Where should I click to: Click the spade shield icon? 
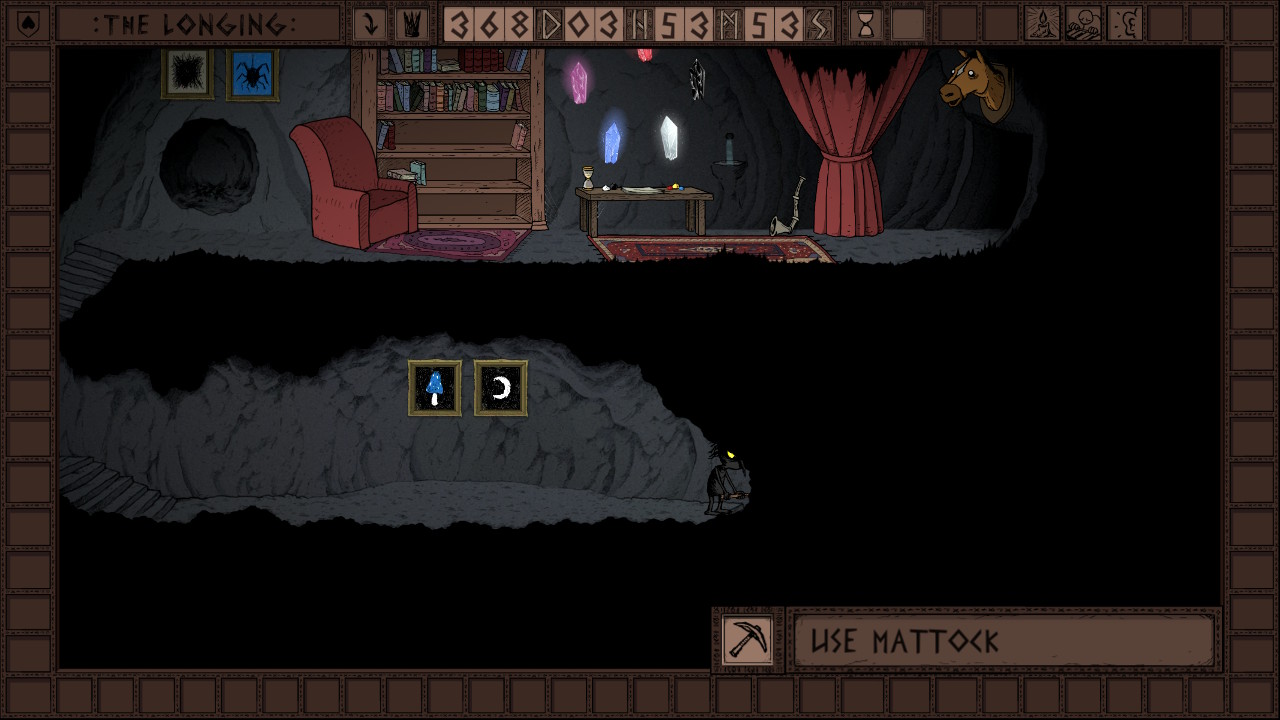[x=29, y=24]
